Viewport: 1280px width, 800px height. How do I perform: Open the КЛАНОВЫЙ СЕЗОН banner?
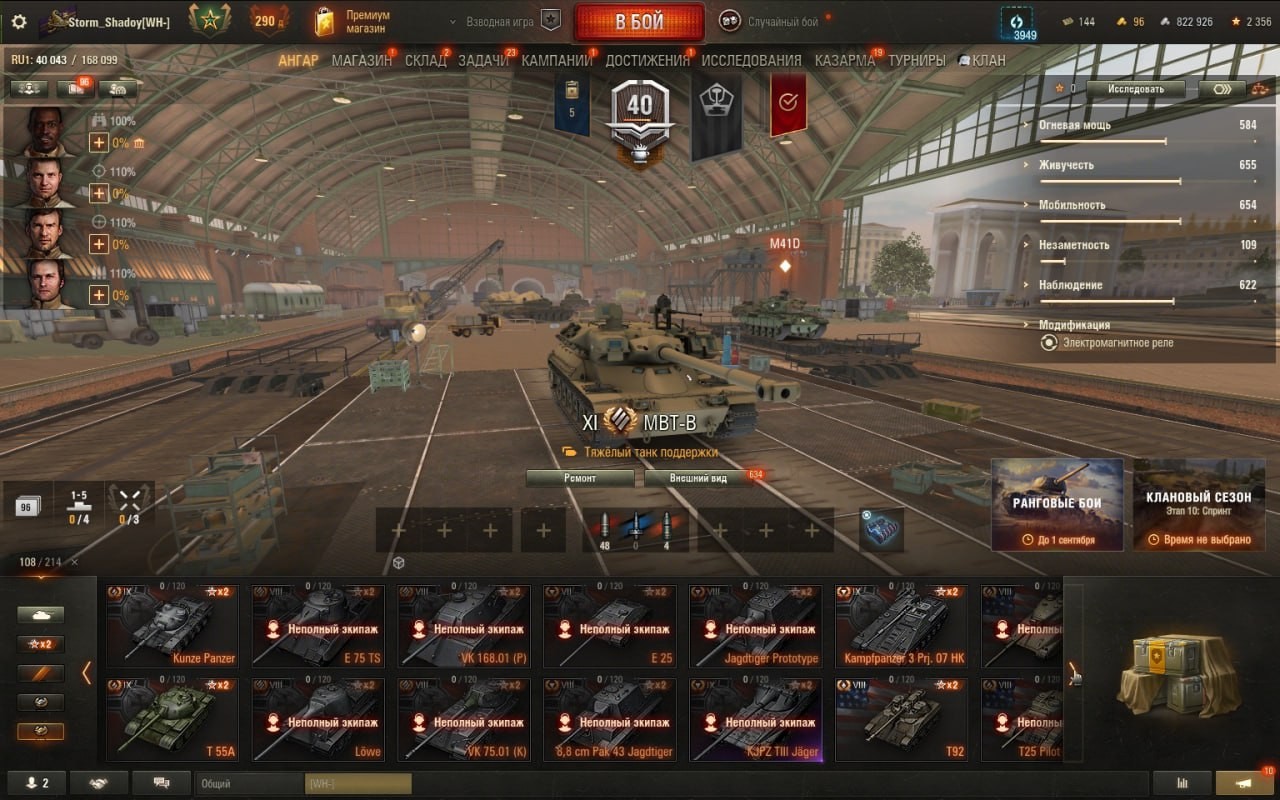point(1199,504)
